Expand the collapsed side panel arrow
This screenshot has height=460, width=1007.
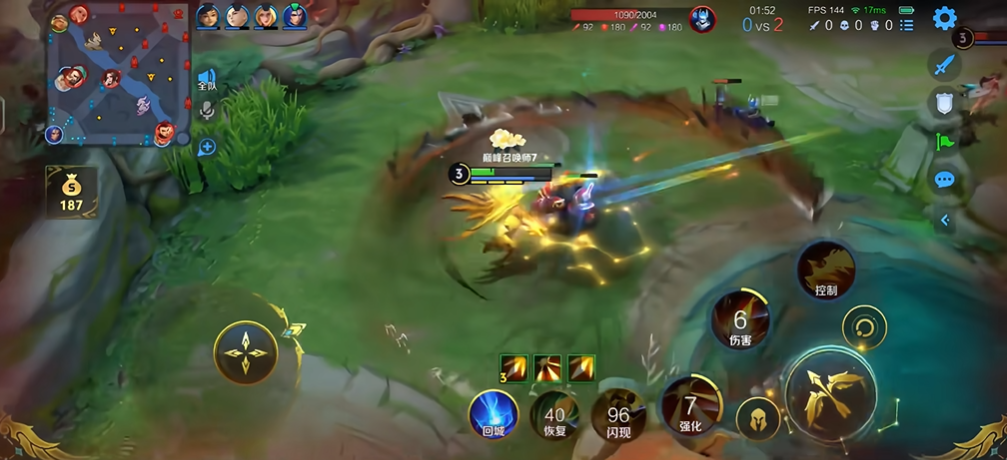[x=944, y=220]
